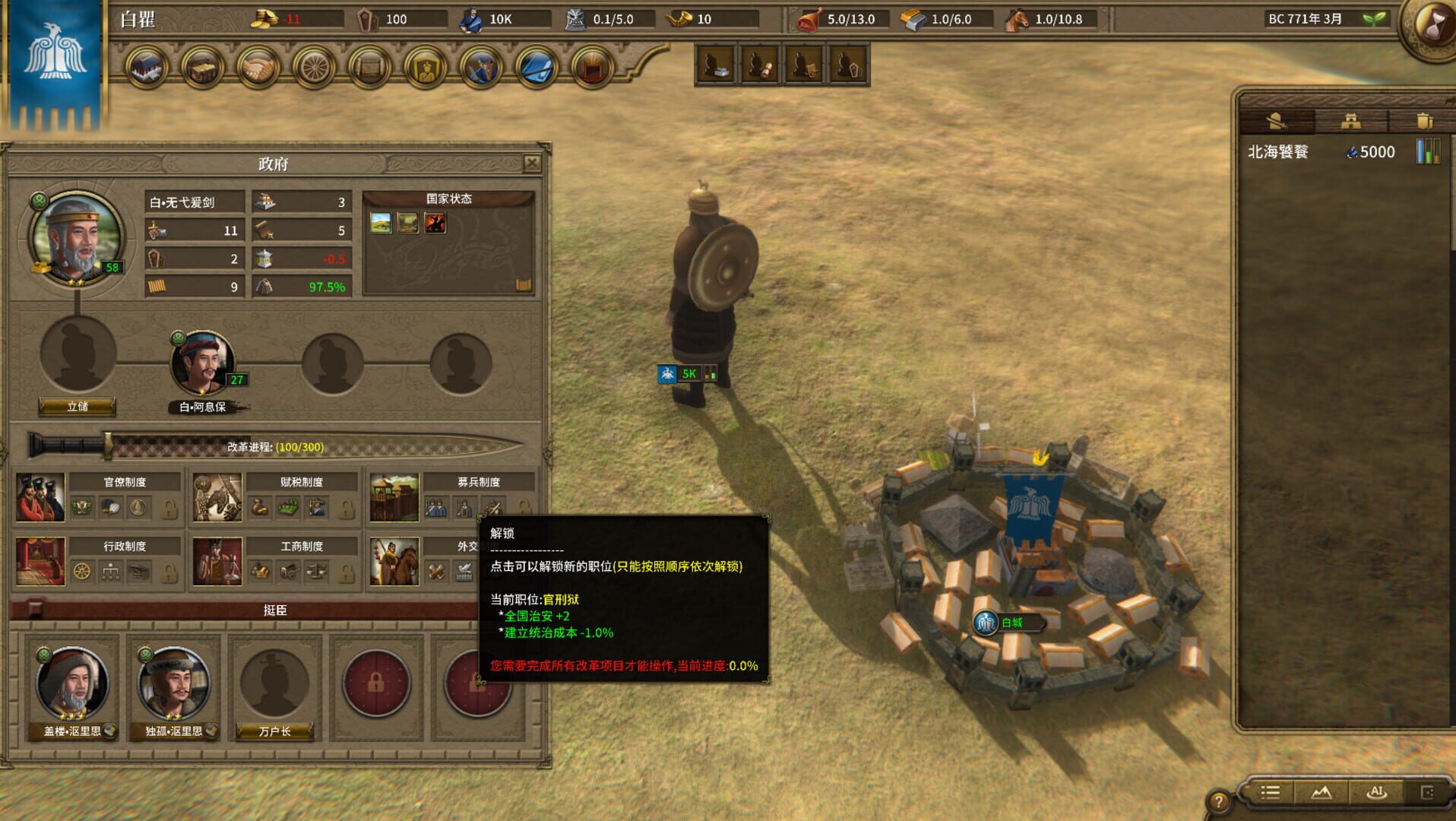The height and width of the screenshot is (821, 1456).
Task: Click the list icon on the minimap bar
Action: tap(1269, 793)
